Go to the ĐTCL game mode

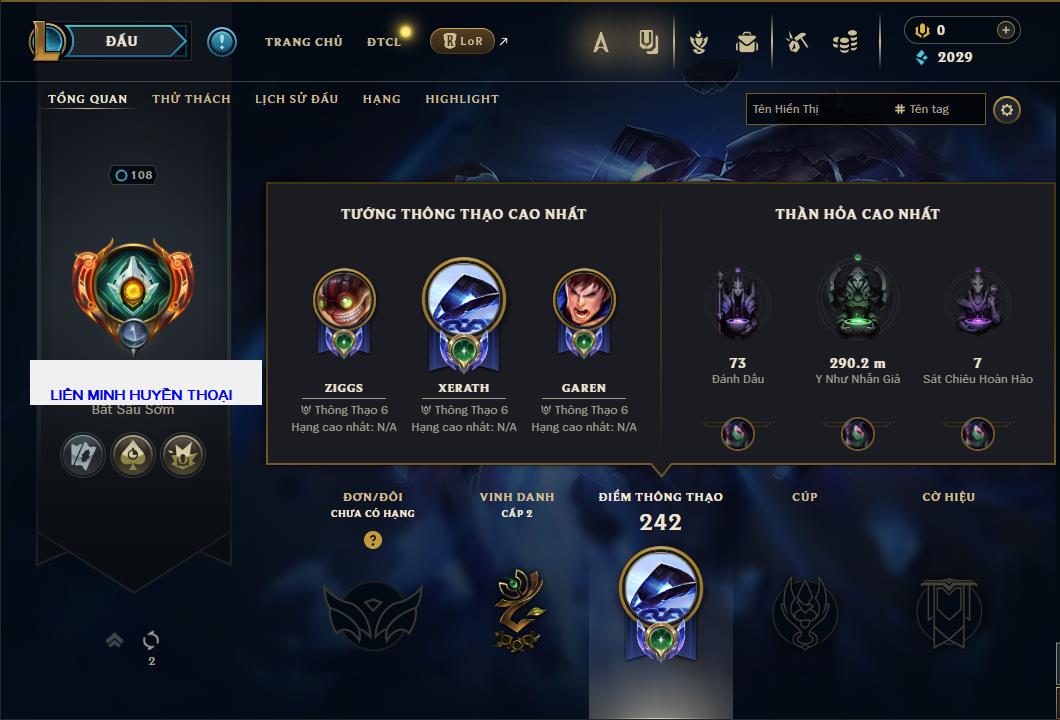click(384, 42)
